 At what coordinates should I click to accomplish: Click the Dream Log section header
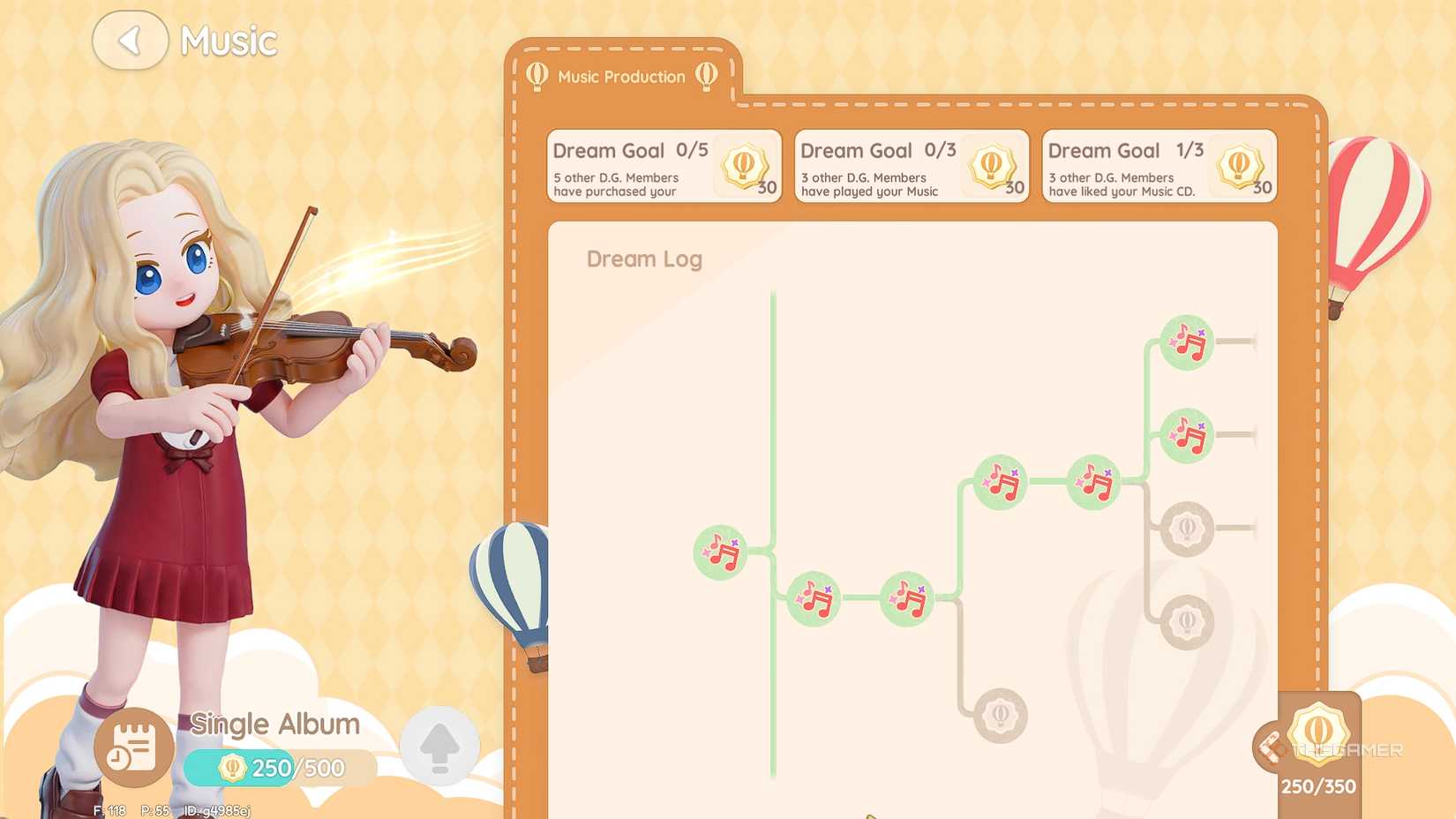(644, 259)
